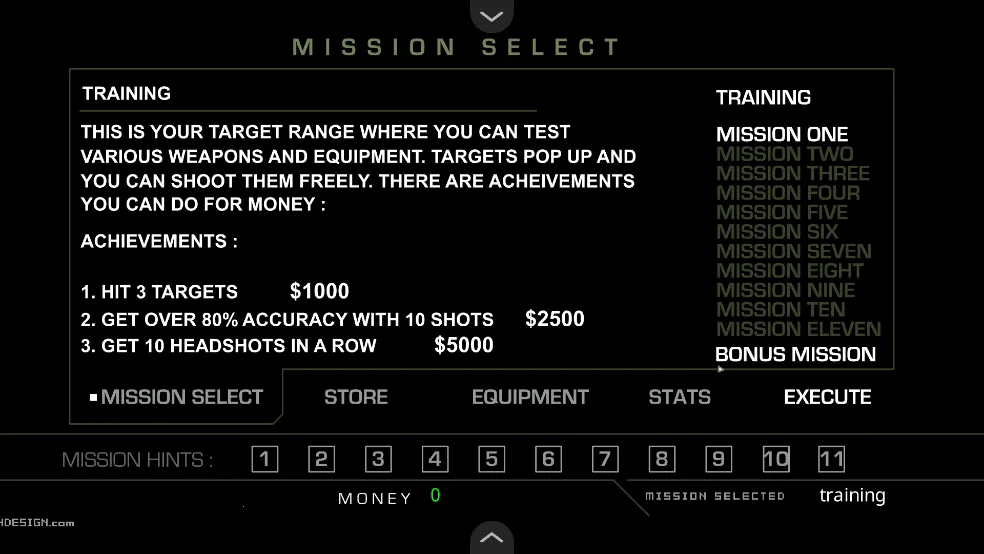This screenshot has width=984, height=554.
Task: View mission hint number 5
Action: click(491, 459)
